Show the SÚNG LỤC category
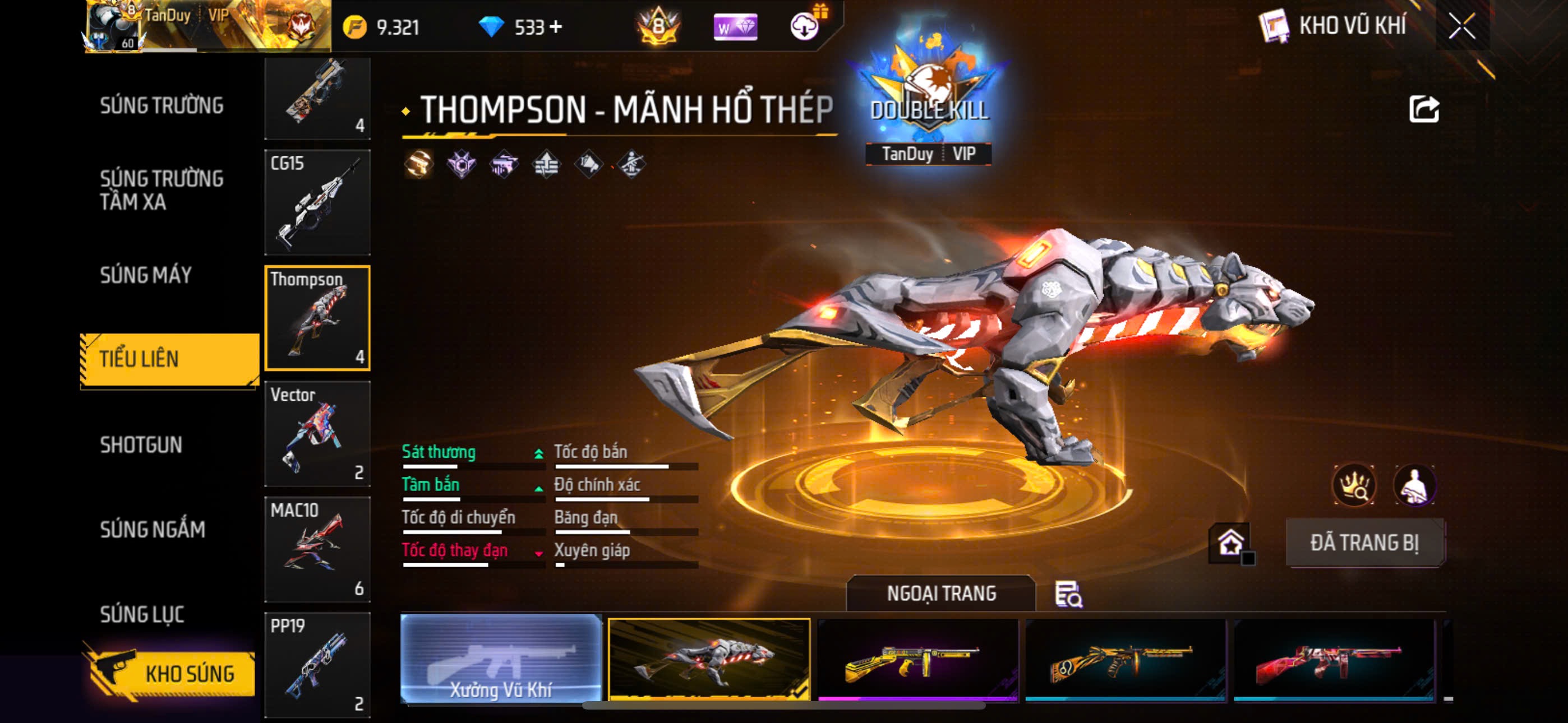The image size is (1568, 723). click(142, 614)
